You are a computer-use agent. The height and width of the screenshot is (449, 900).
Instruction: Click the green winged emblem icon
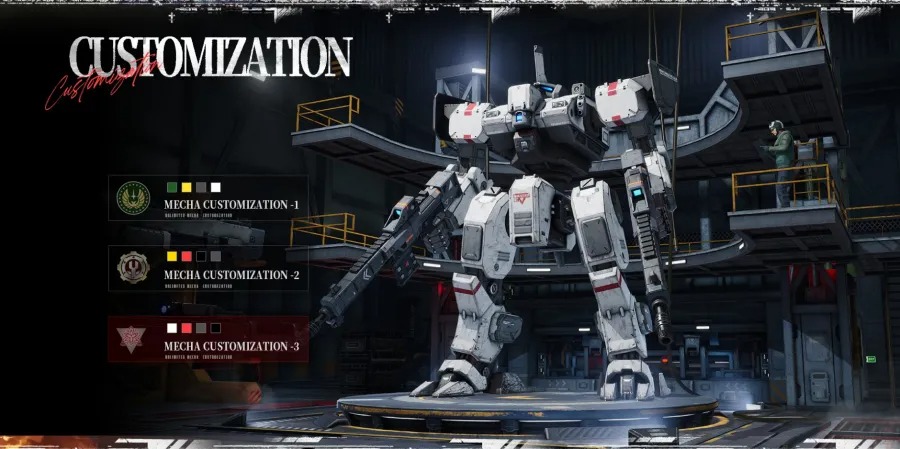pos(132,197)
